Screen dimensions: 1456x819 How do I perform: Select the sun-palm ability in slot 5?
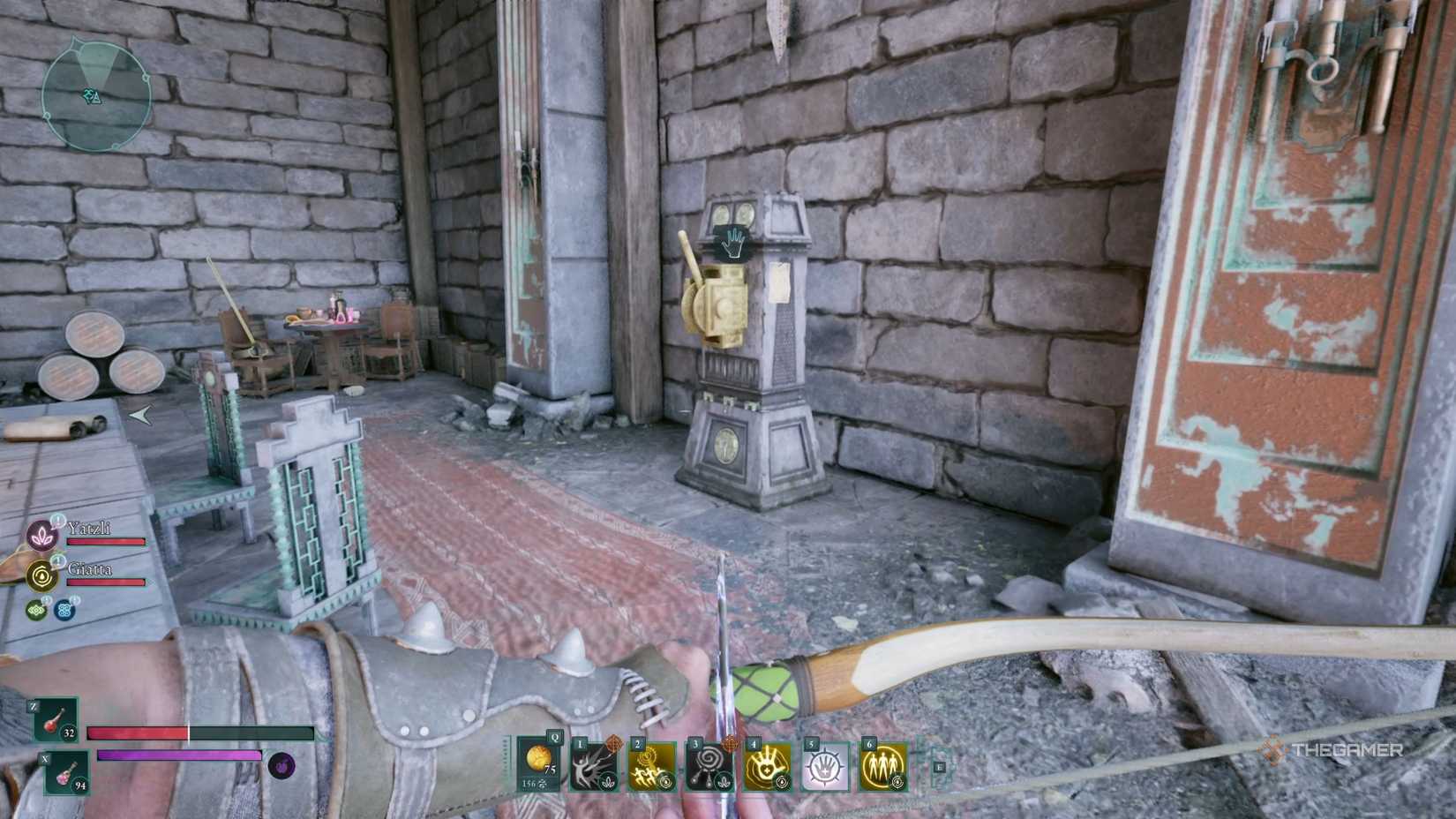[x=826, y=764]
